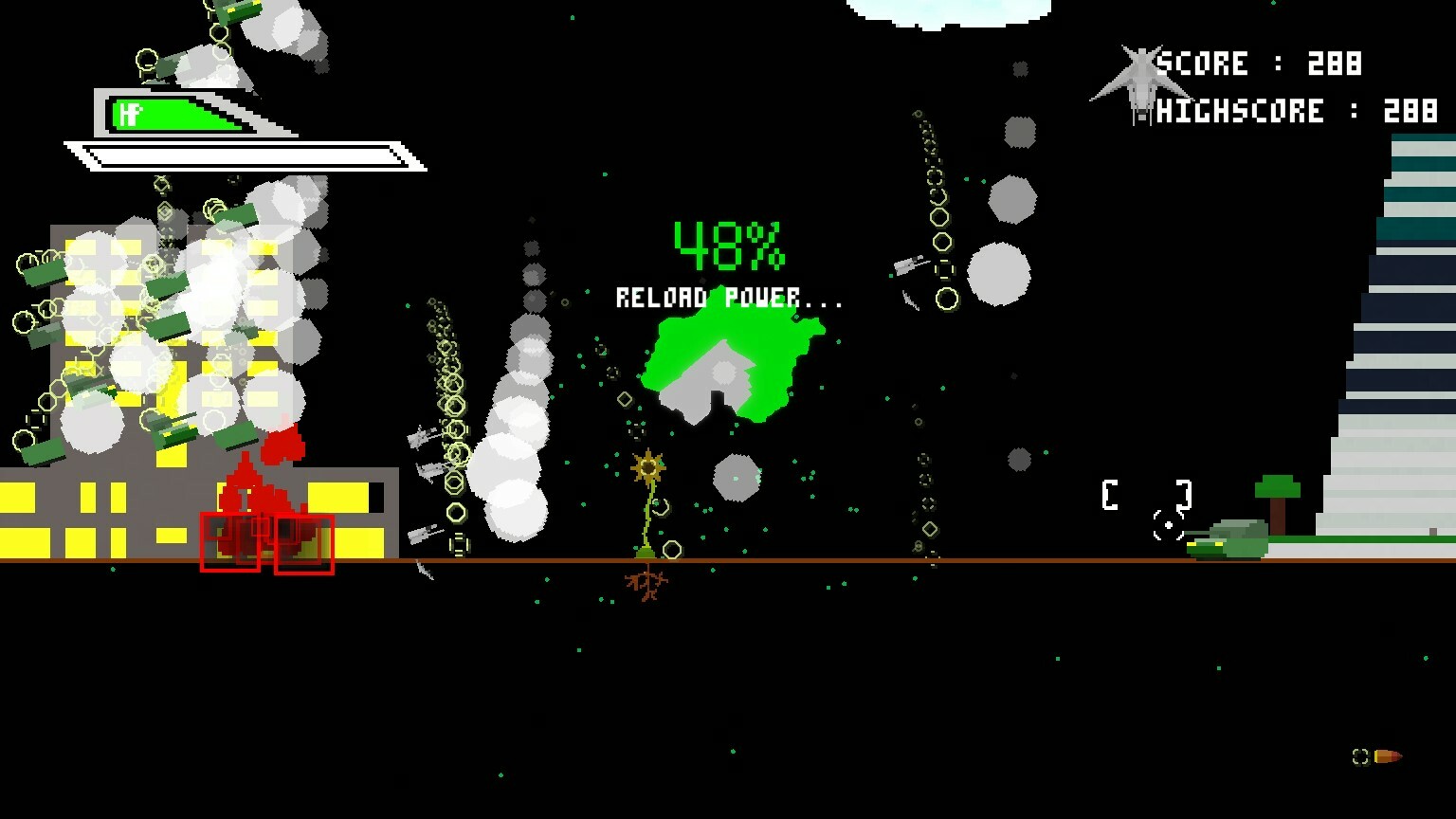The image size is (1456, 819).
Task: Click the RELOAD POWER text label
Action: click(730, 297)
